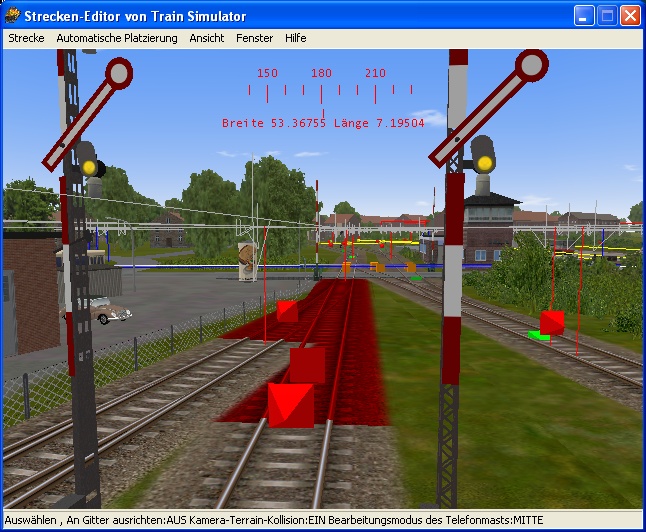Close the Strecken-Editor window
This screenshot has width=646, height=532.
[x=630, y=16]
